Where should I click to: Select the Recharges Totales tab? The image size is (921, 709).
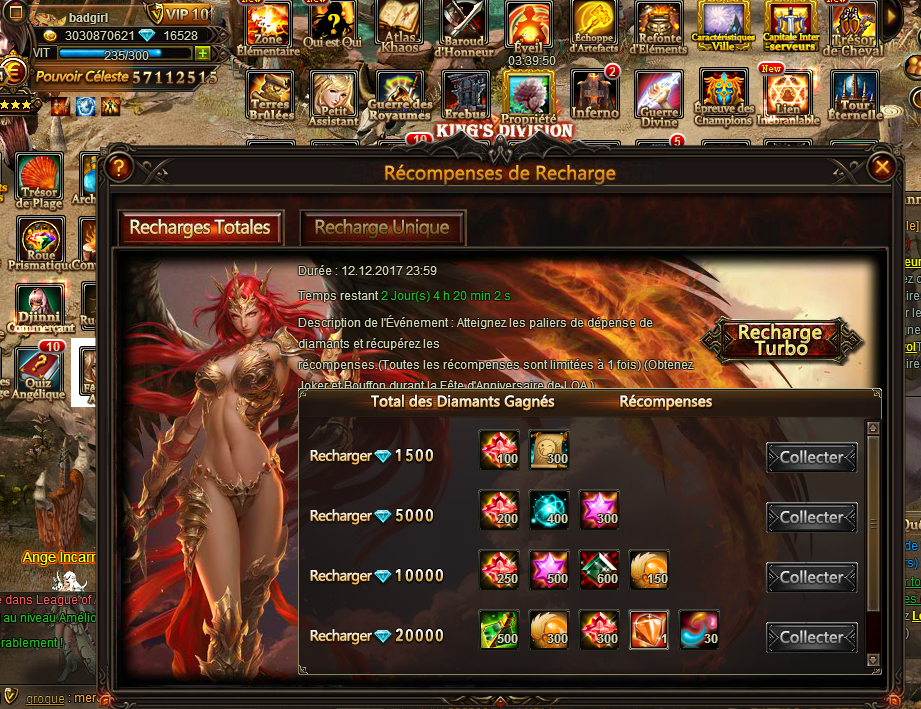[200, 228]
